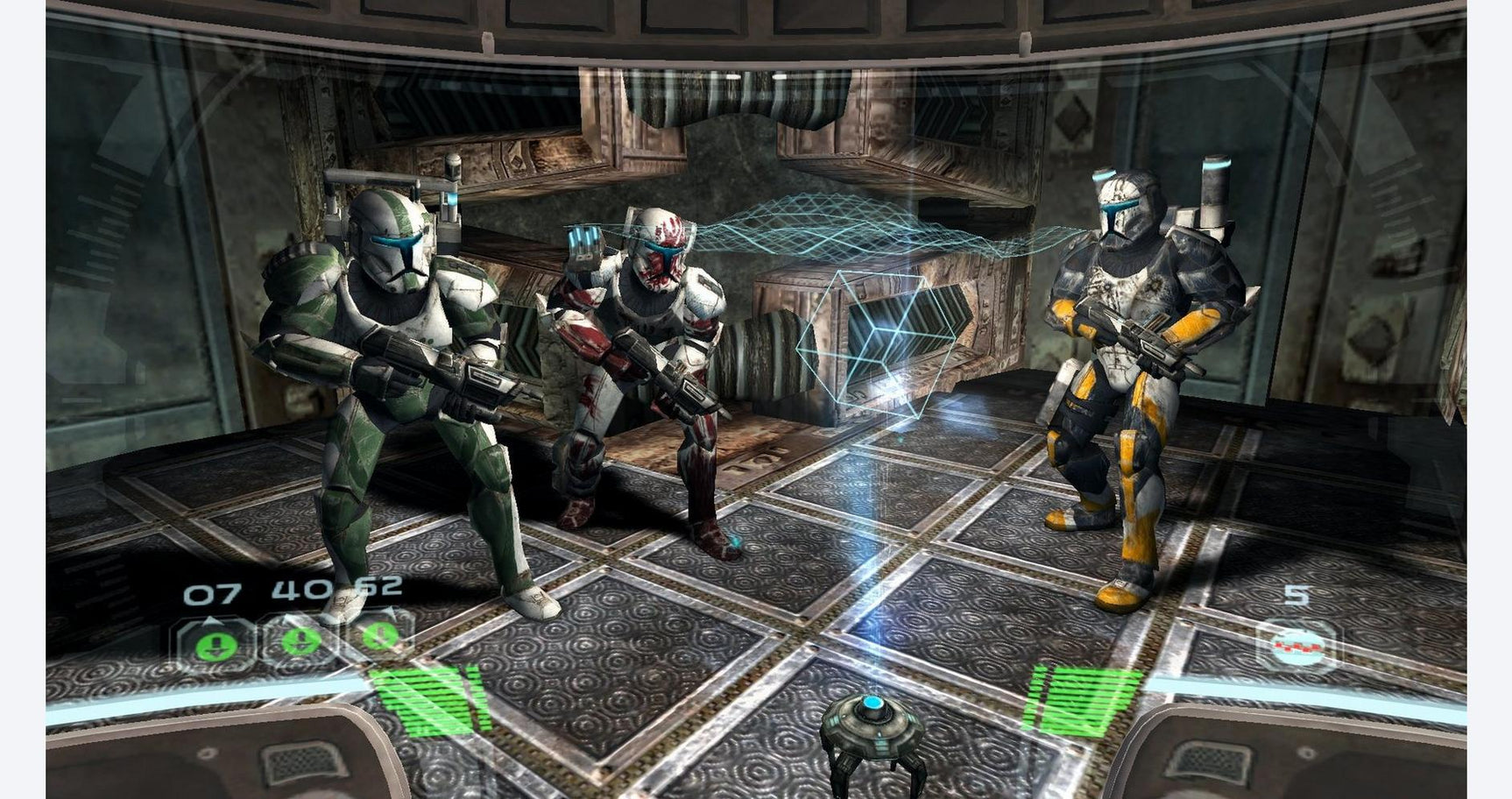Select the grenade count showing 5
The height and width of the screenshot is (799, 1512).
point(1297,594)
